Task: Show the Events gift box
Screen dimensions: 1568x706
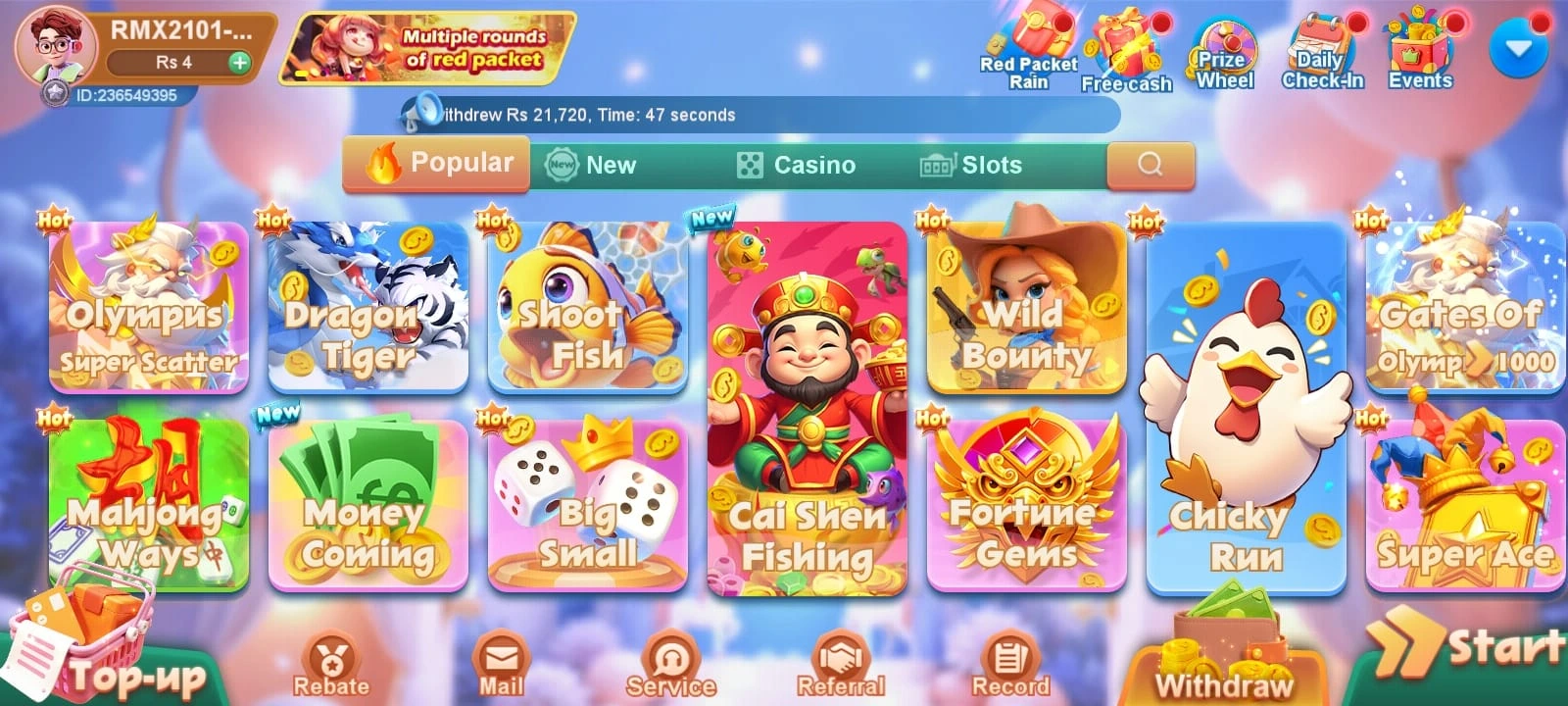Action: [x=1419, y=51]
